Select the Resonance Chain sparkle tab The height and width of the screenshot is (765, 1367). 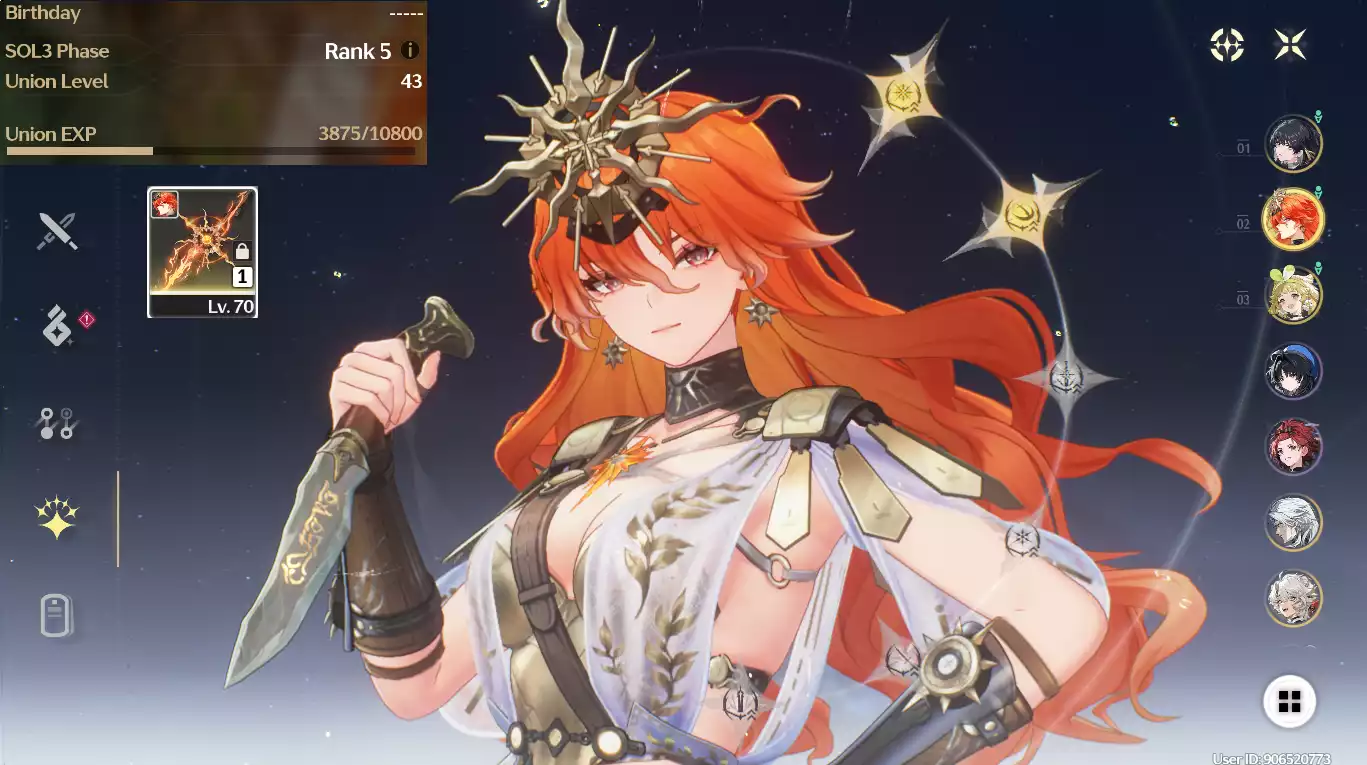[x=57, y=518]
